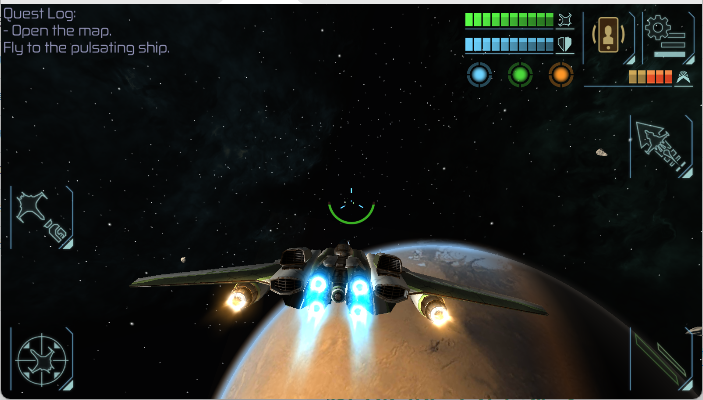Fire weapons with the green slashes button
The image size is (703, 400).
661,360
